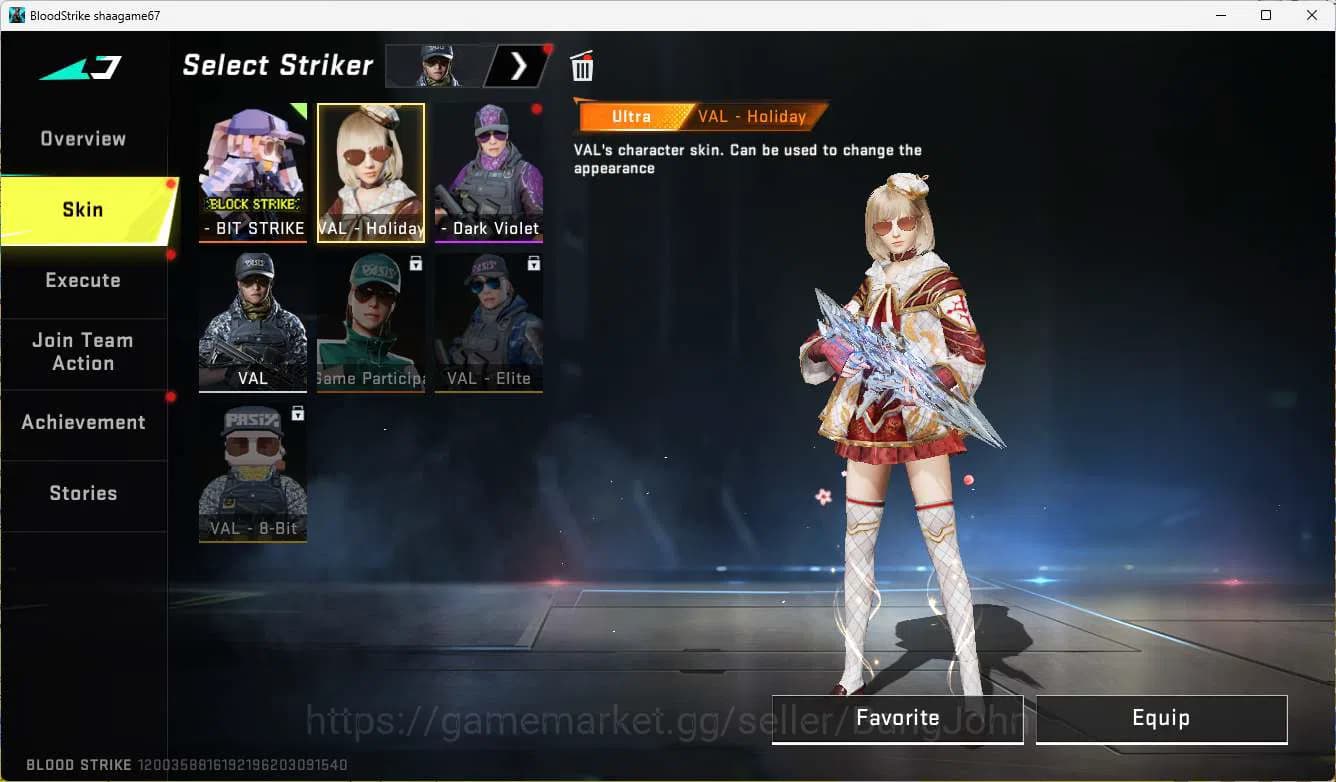Click the striker portrait next to Select Striker

click(437, 65)
